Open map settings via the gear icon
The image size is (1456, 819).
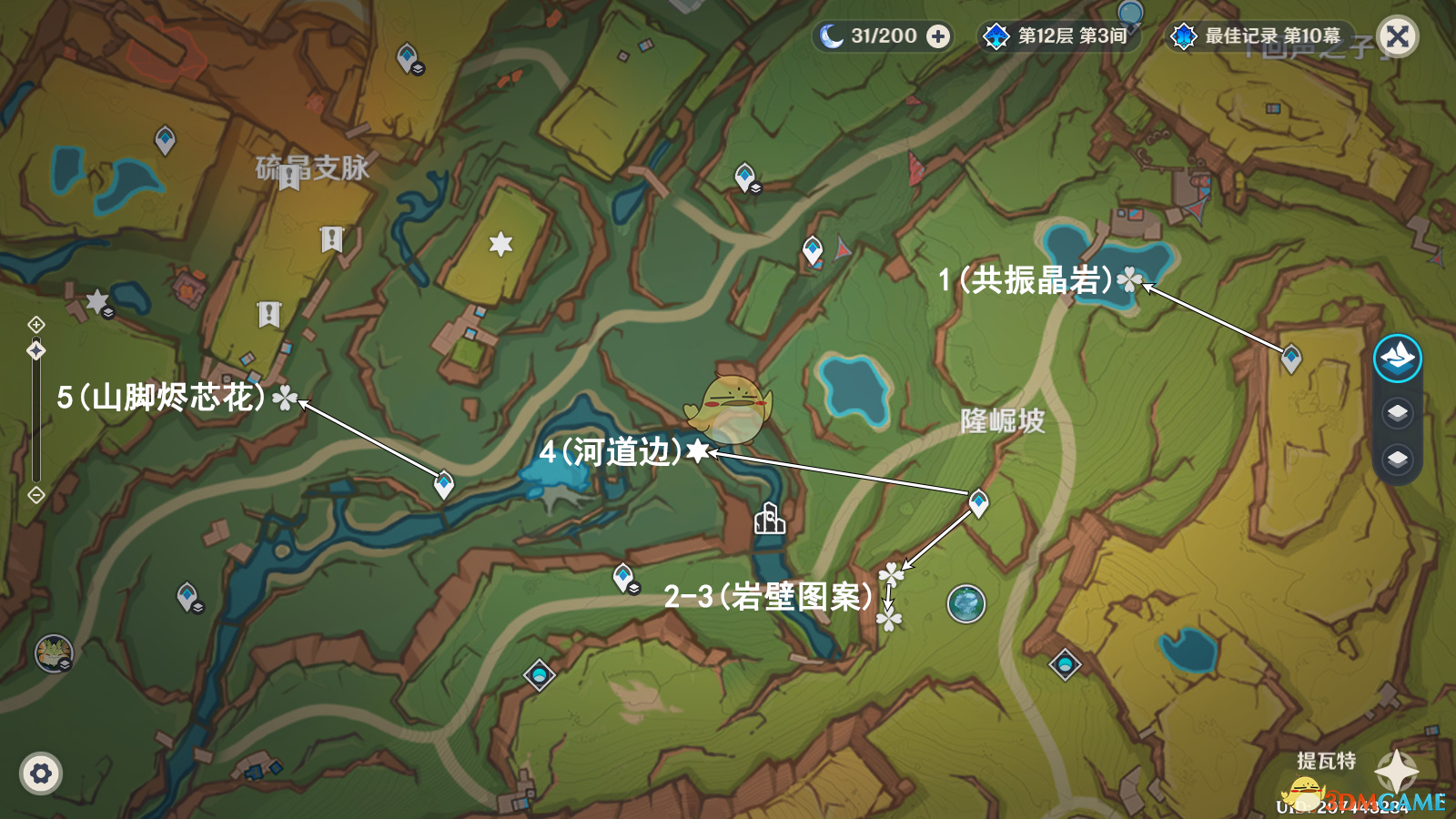point(41,773)
